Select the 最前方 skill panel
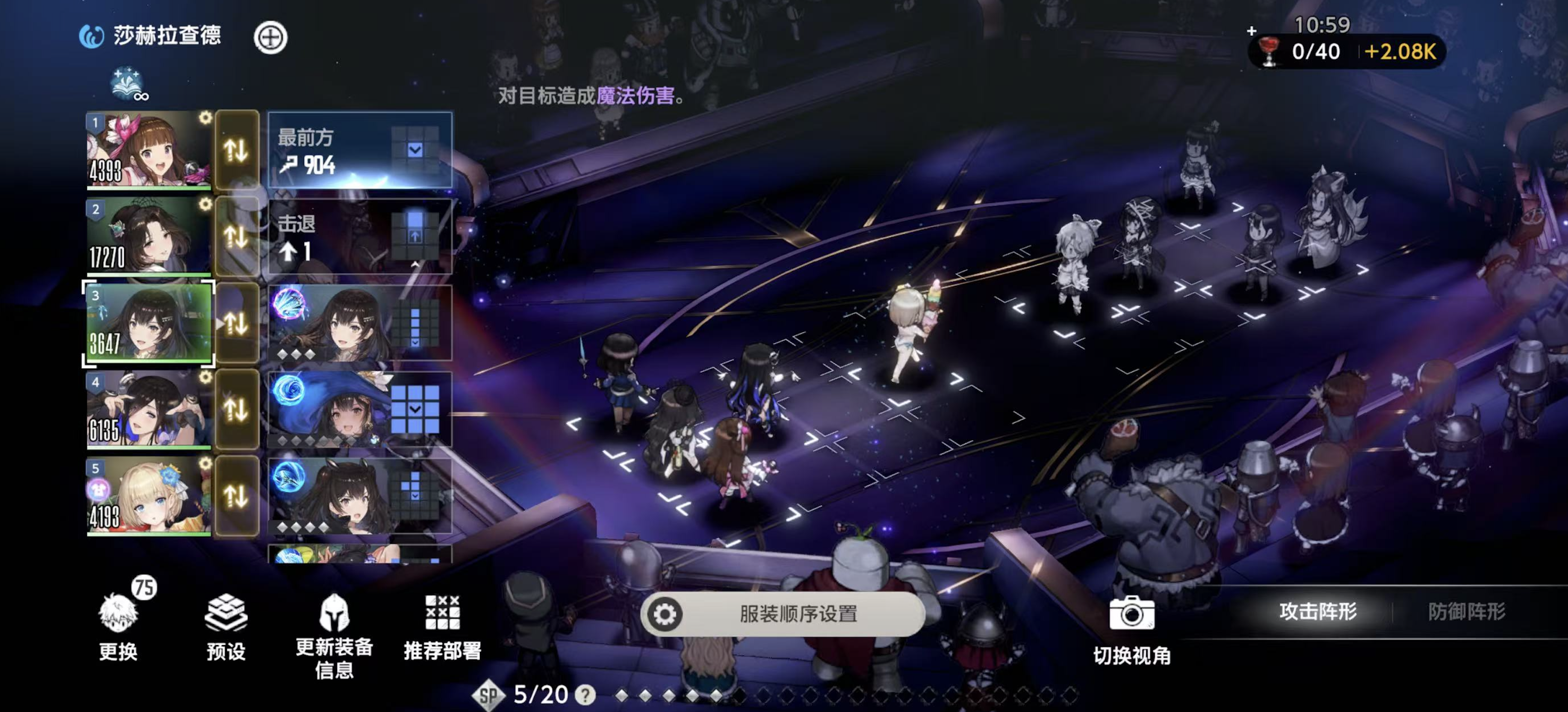Viewport: 1568px width, 712px height. 360,150
